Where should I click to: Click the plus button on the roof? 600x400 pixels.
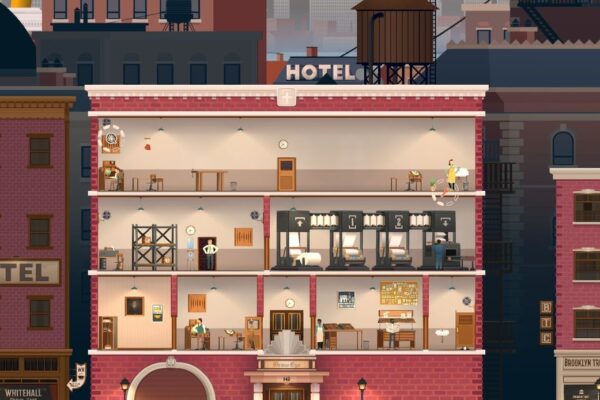[287, 97]
